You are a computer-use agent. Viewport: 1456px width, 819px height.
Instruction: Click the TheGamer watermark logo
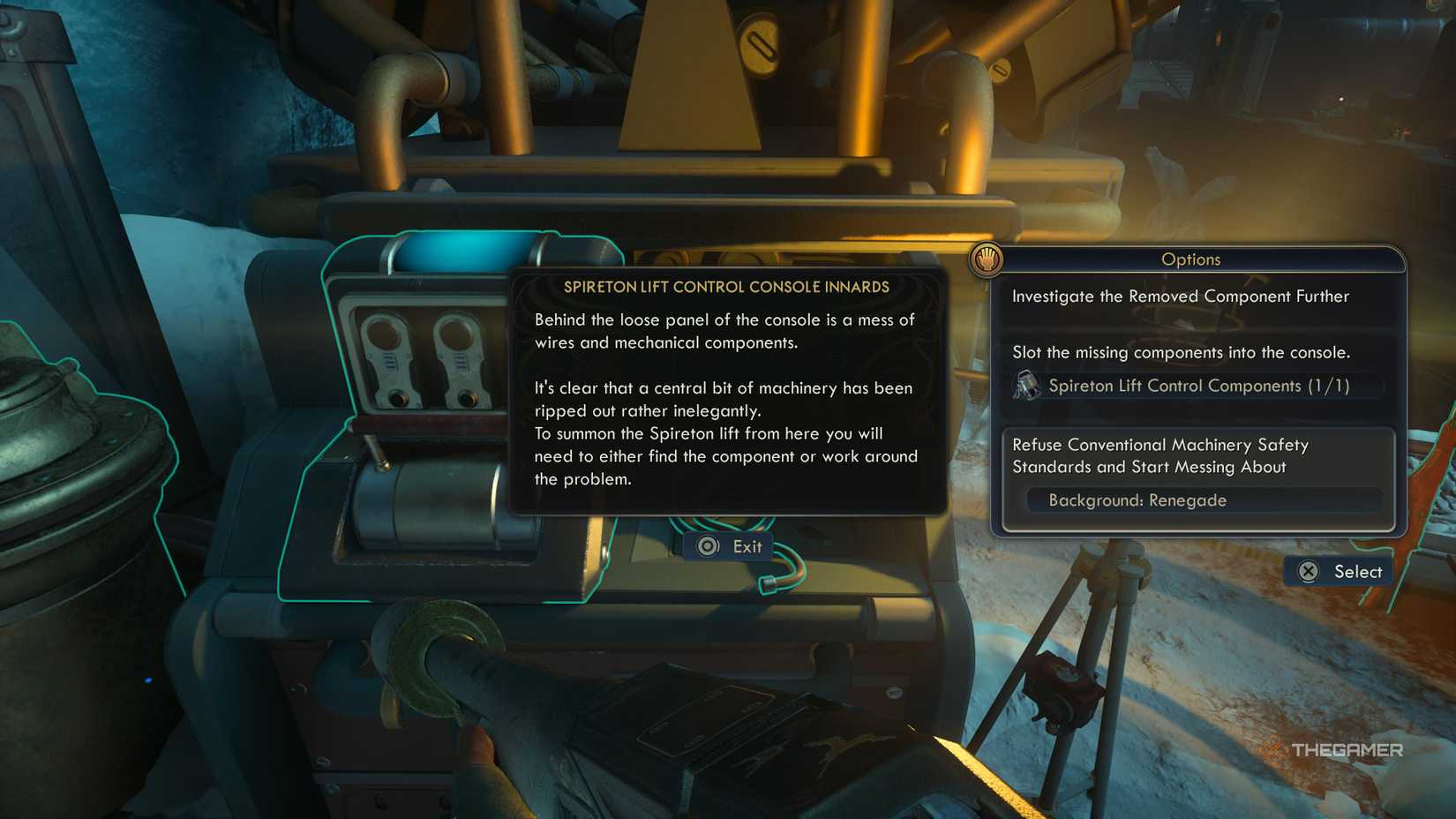point(1332,751)
